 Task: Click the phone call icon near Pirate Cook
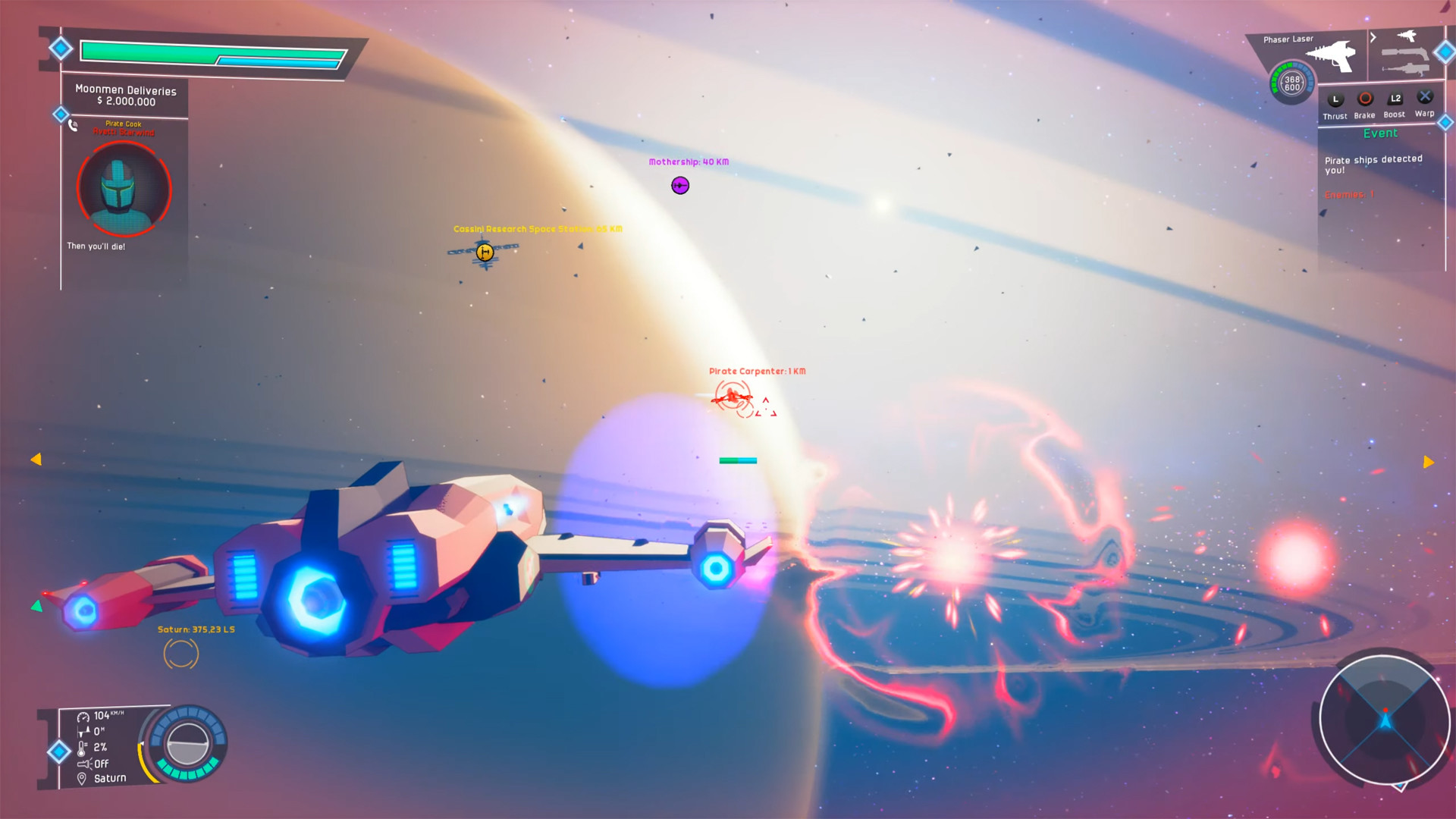coord(72,126)
